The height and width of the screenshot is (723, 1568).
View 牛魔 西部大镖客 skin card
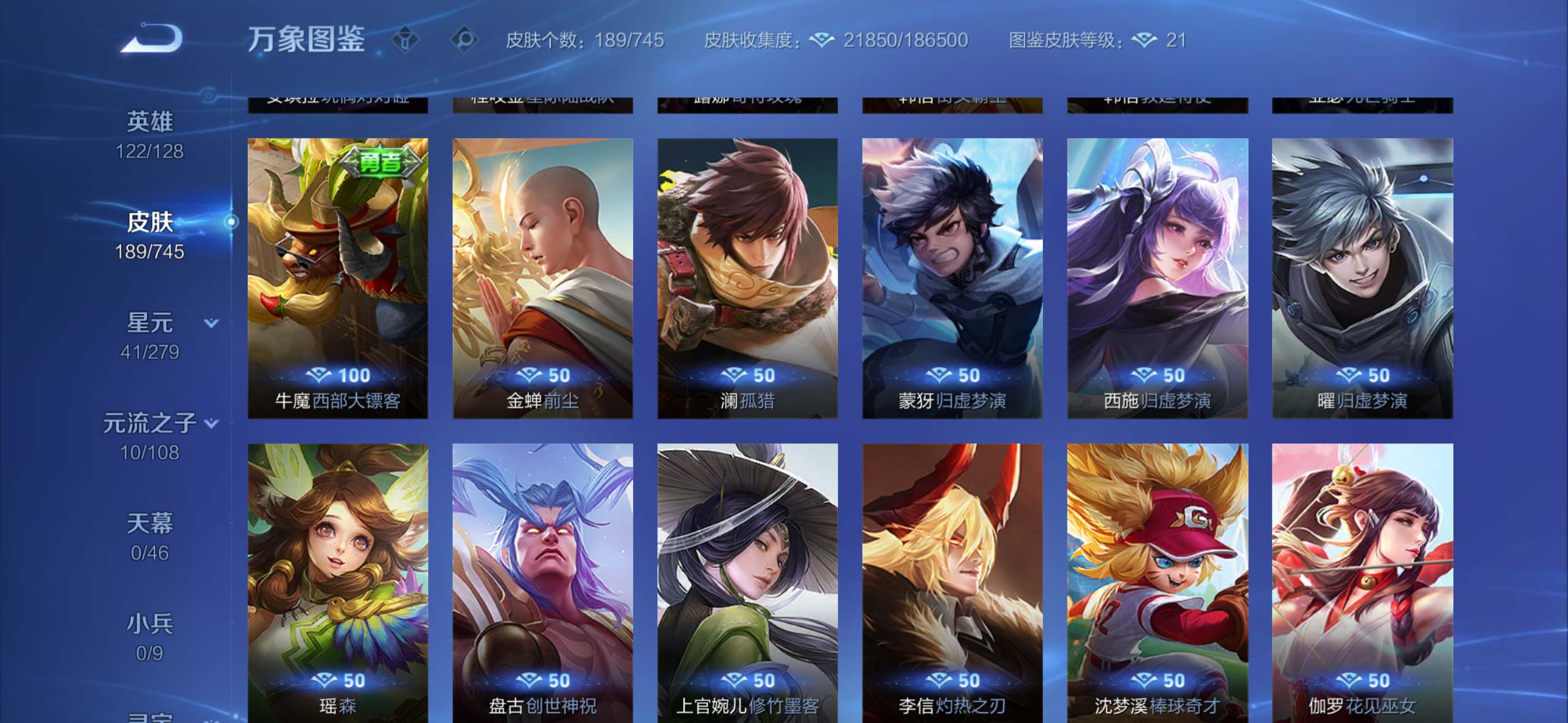[x=338, y=278]
